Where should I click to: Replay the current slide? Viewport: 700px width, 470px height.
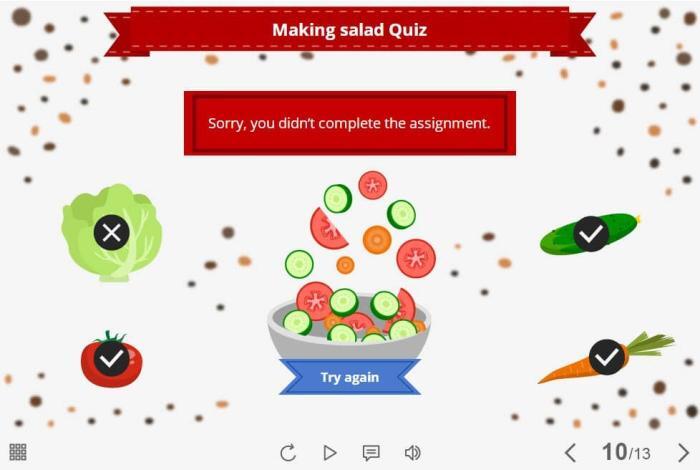coord(288,453)
